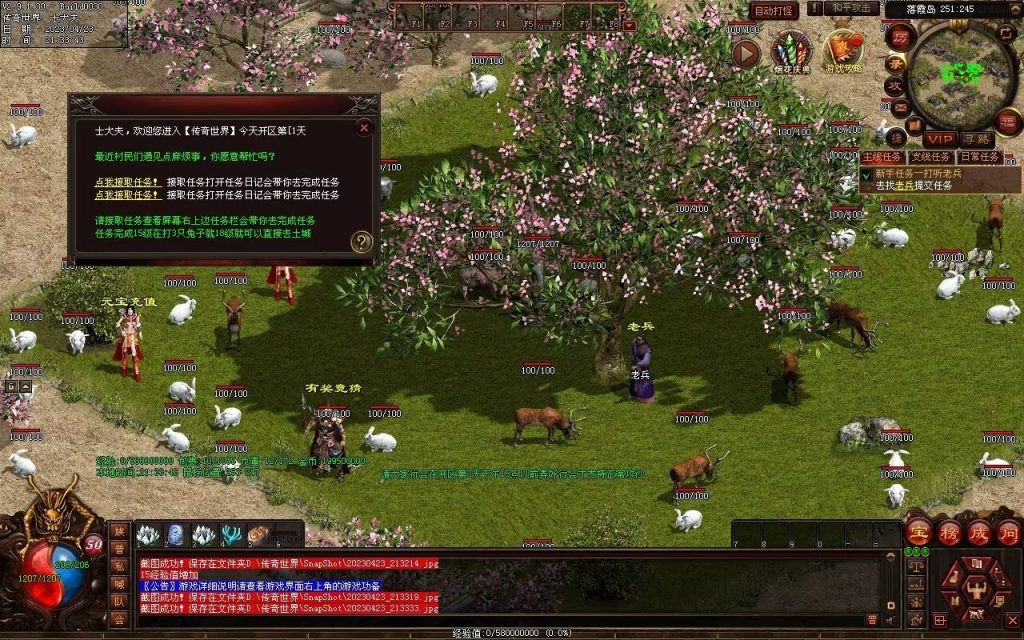Image resolution: width=1024 pixels, height=640 pixels.
Task: Click the round play arrow button
Action: [x=746, y=53]
